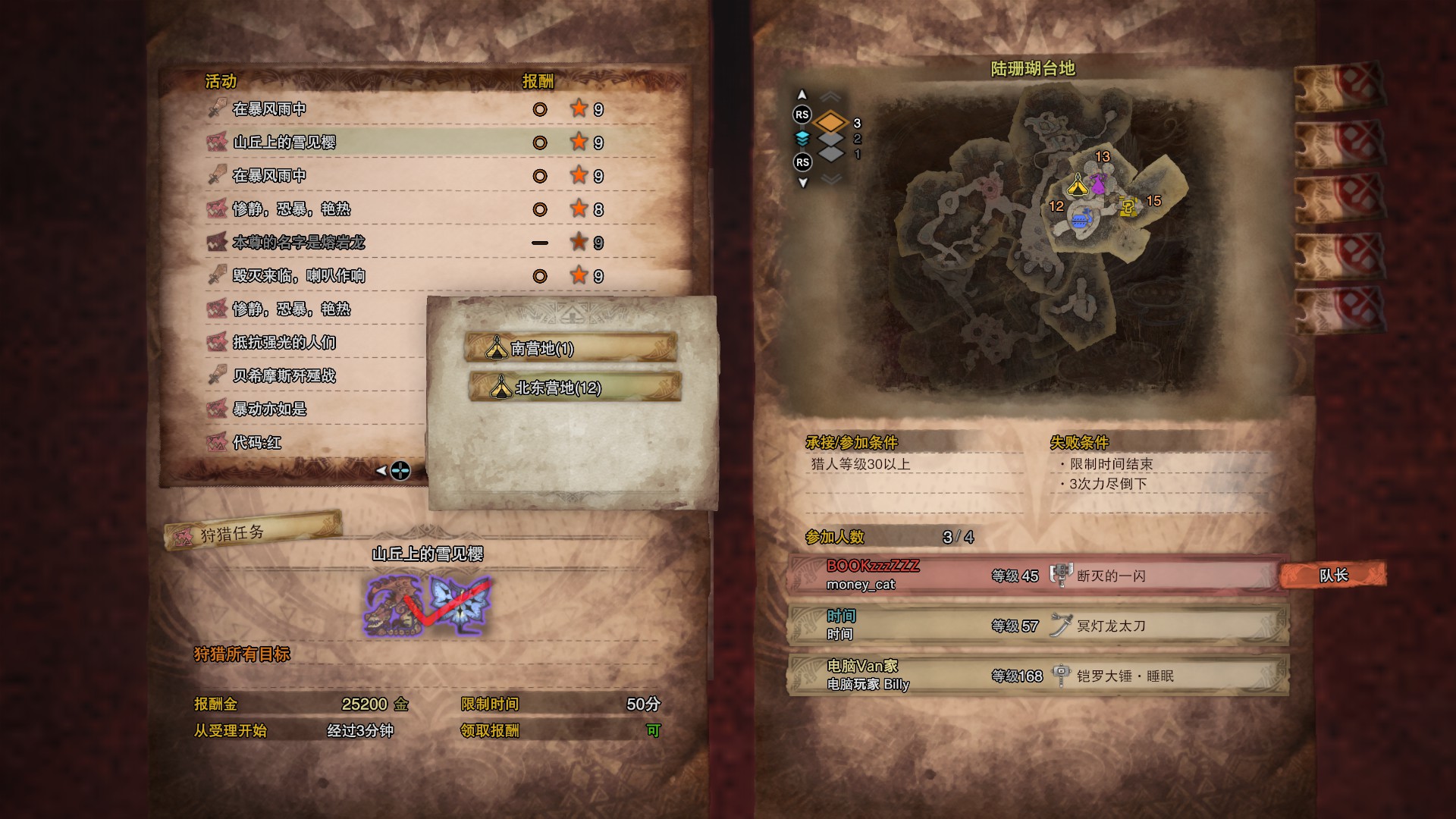Open the 本尊的名字是熔岩龙 quest entry
Image resolution: width=1456 pixels, height=819 pixels.
coord(409,243)
